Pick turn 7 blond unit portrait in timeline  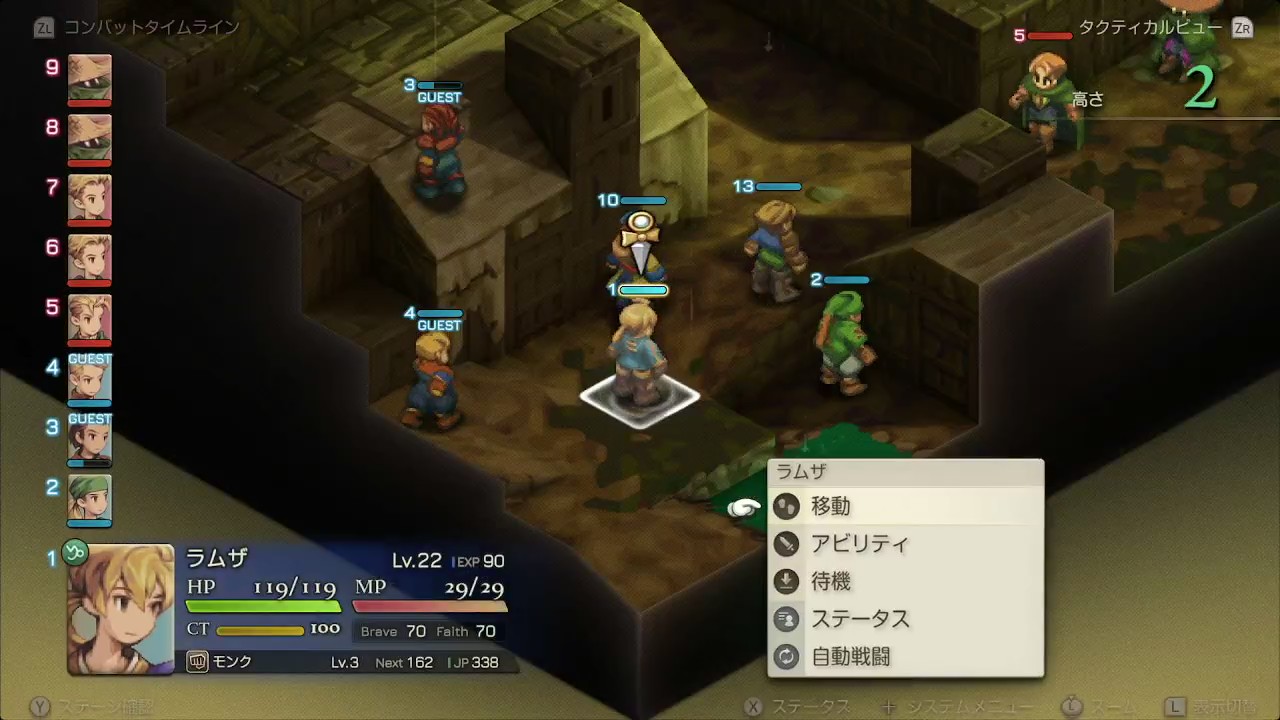[x=89, y=200]
